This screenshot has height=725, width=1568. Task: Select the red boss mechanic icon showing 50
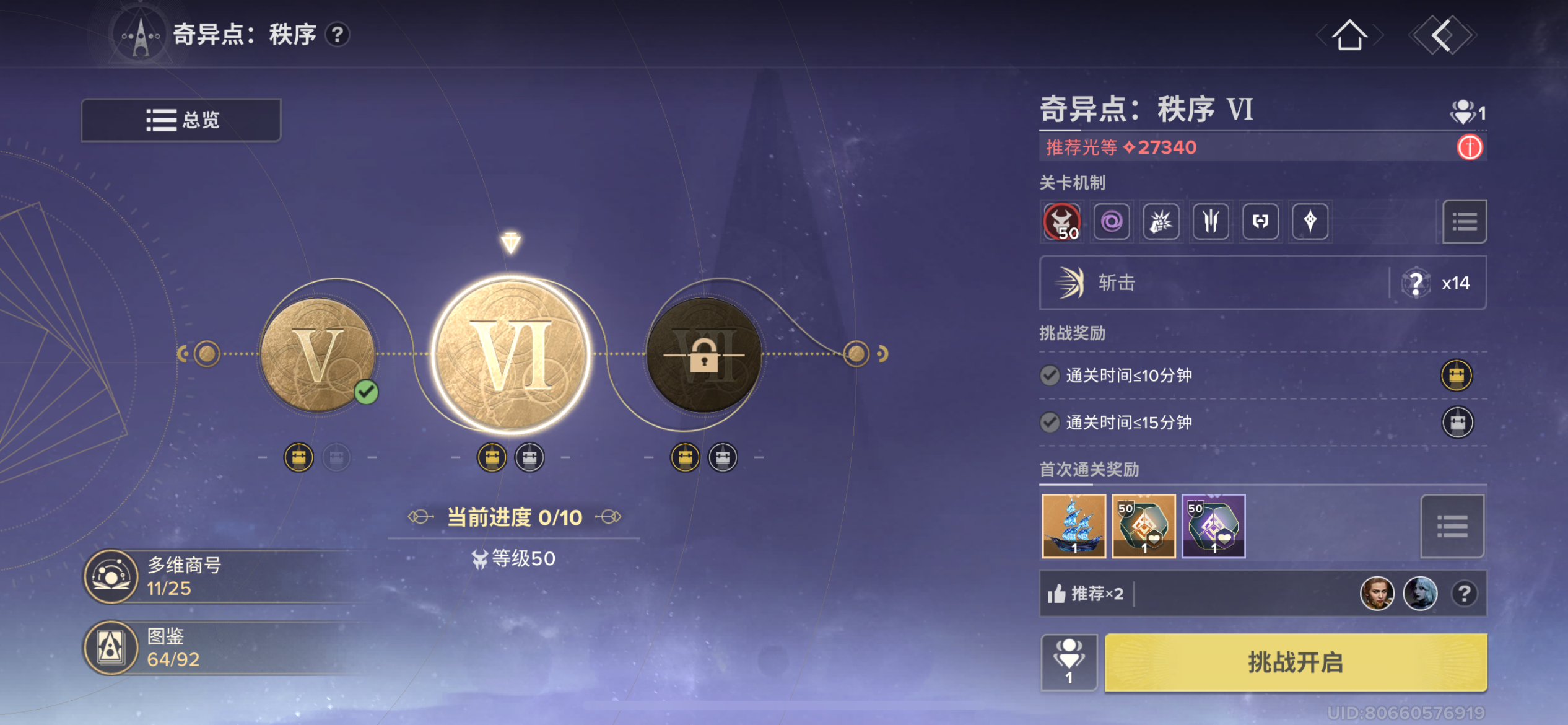1062,222
